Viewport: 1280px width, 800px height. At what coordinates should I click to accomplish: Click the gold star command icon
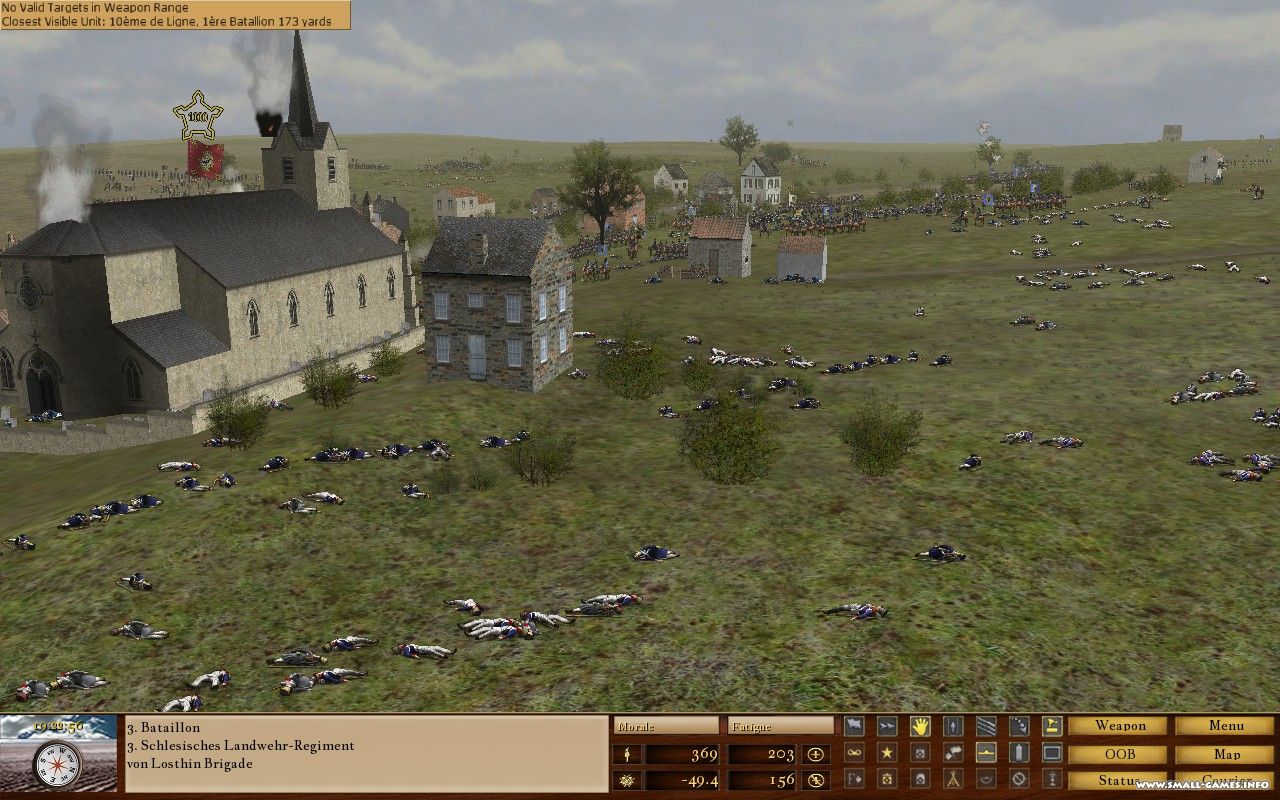tap(887, 752)
